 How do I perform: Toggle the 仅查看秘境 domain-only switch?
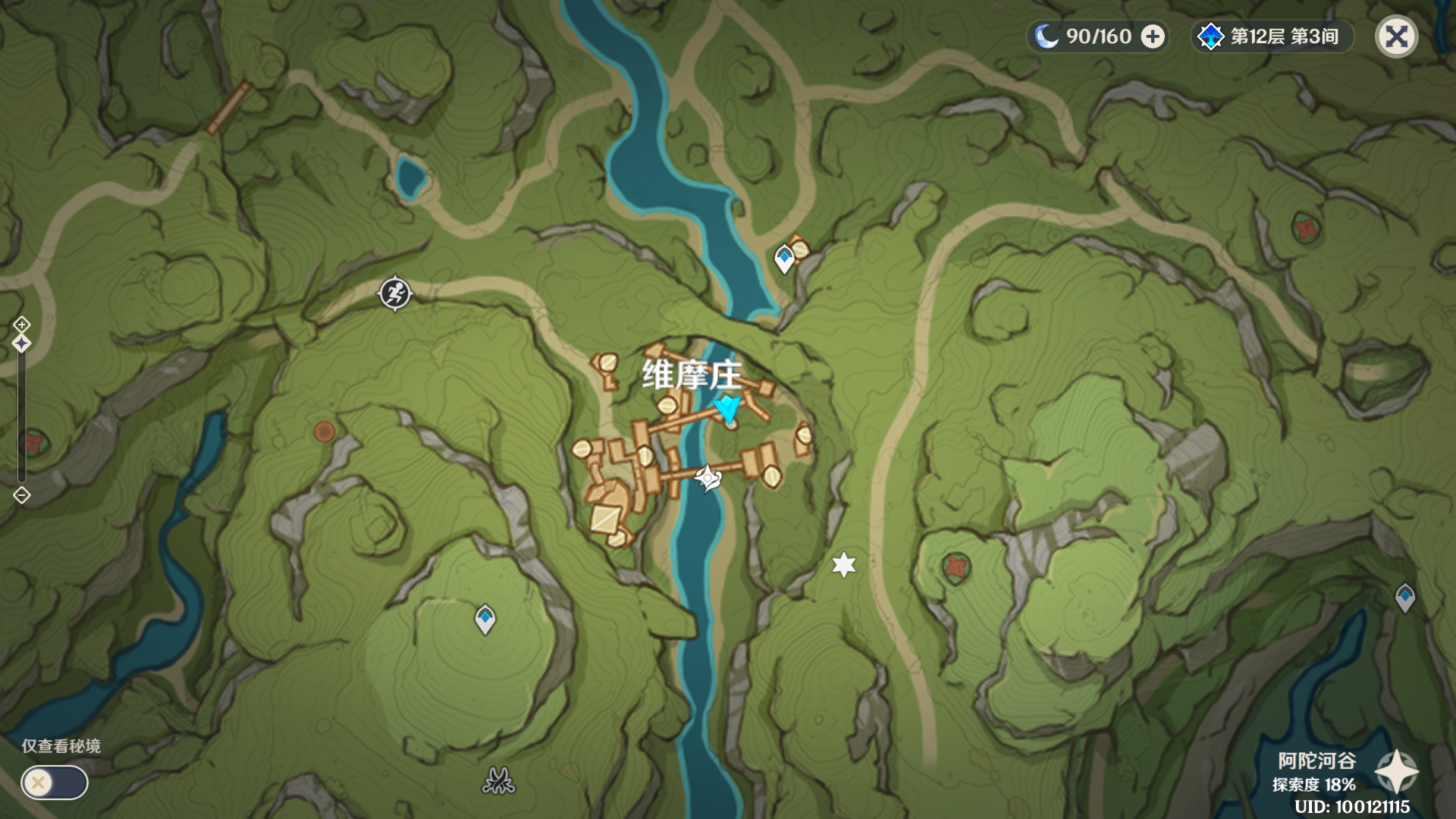[54, 783]
